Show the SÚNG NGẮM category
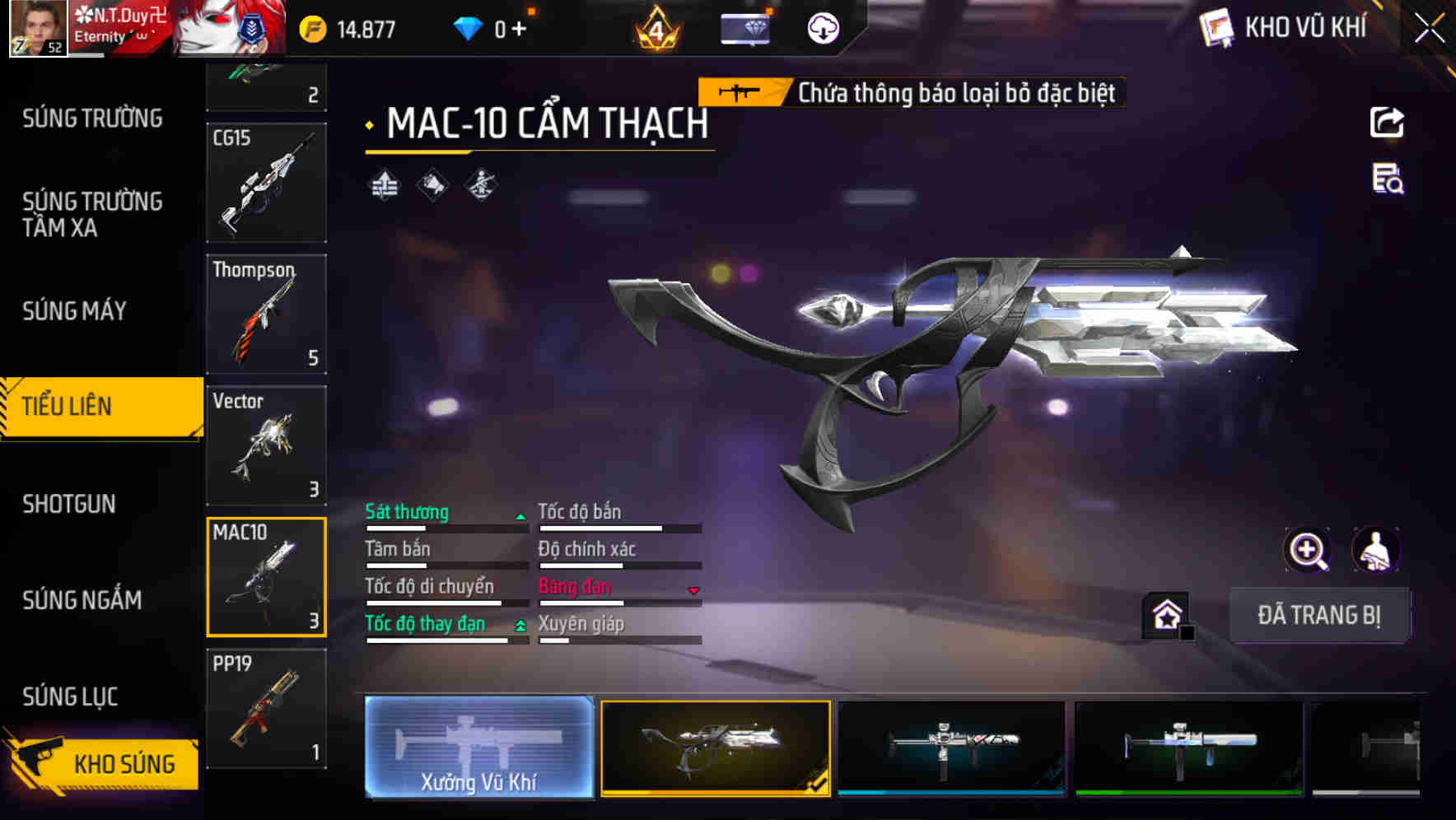Image resolution: width=1456 pixels, height=820 pixels. pos(82,600)
